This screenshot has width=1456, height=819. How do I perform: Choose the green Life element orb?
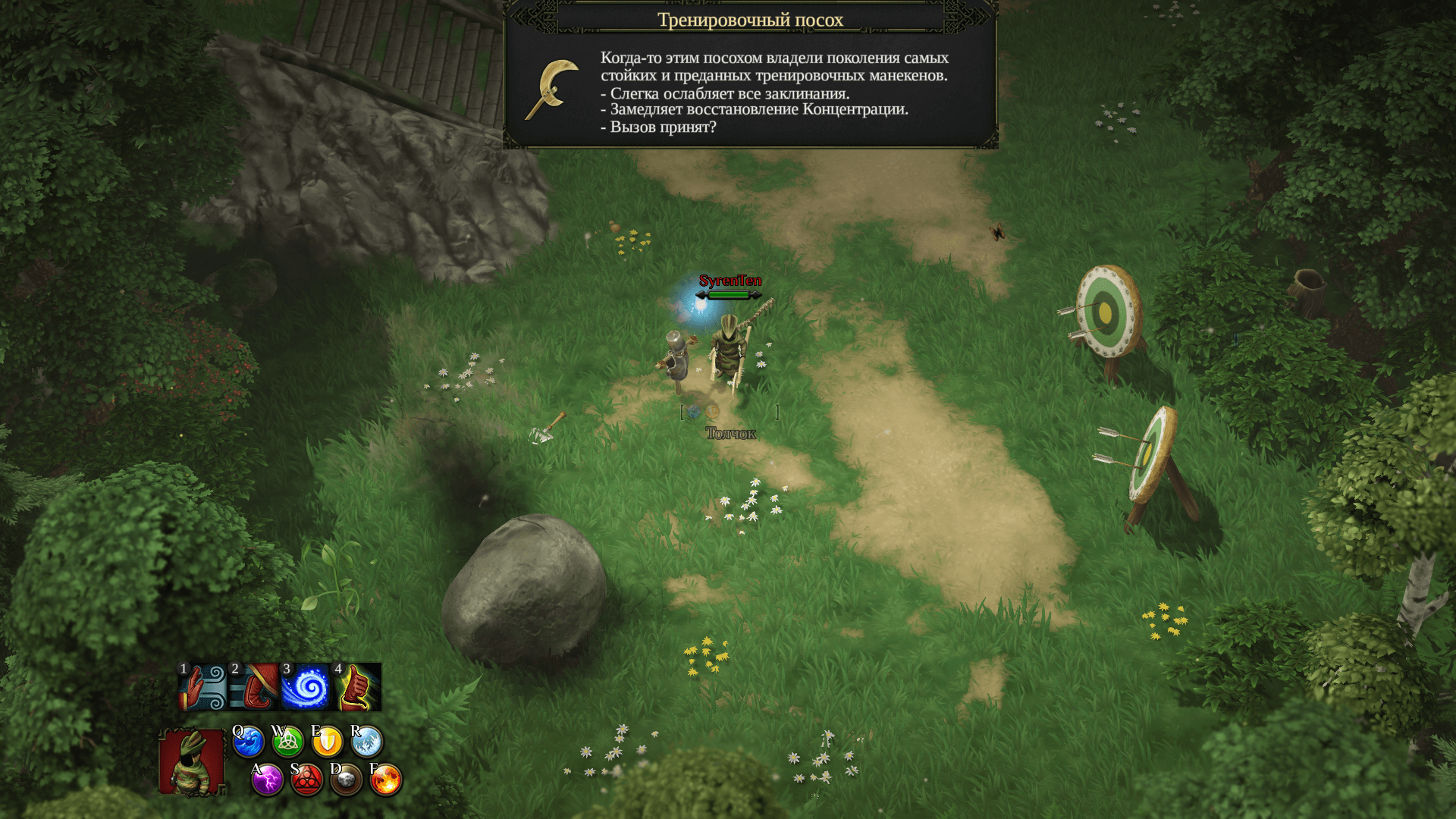tap(287, 742)
